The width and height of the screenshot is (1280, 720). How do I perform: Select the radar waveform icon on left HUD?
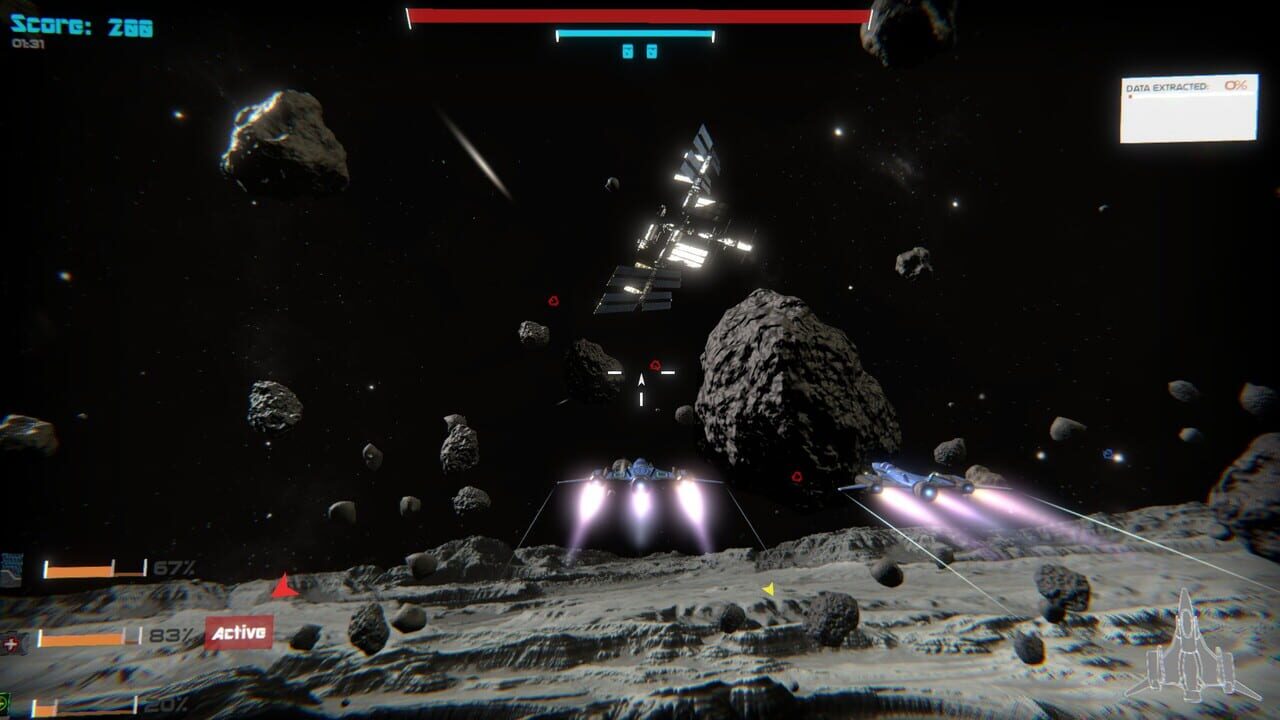coord(13,567)
